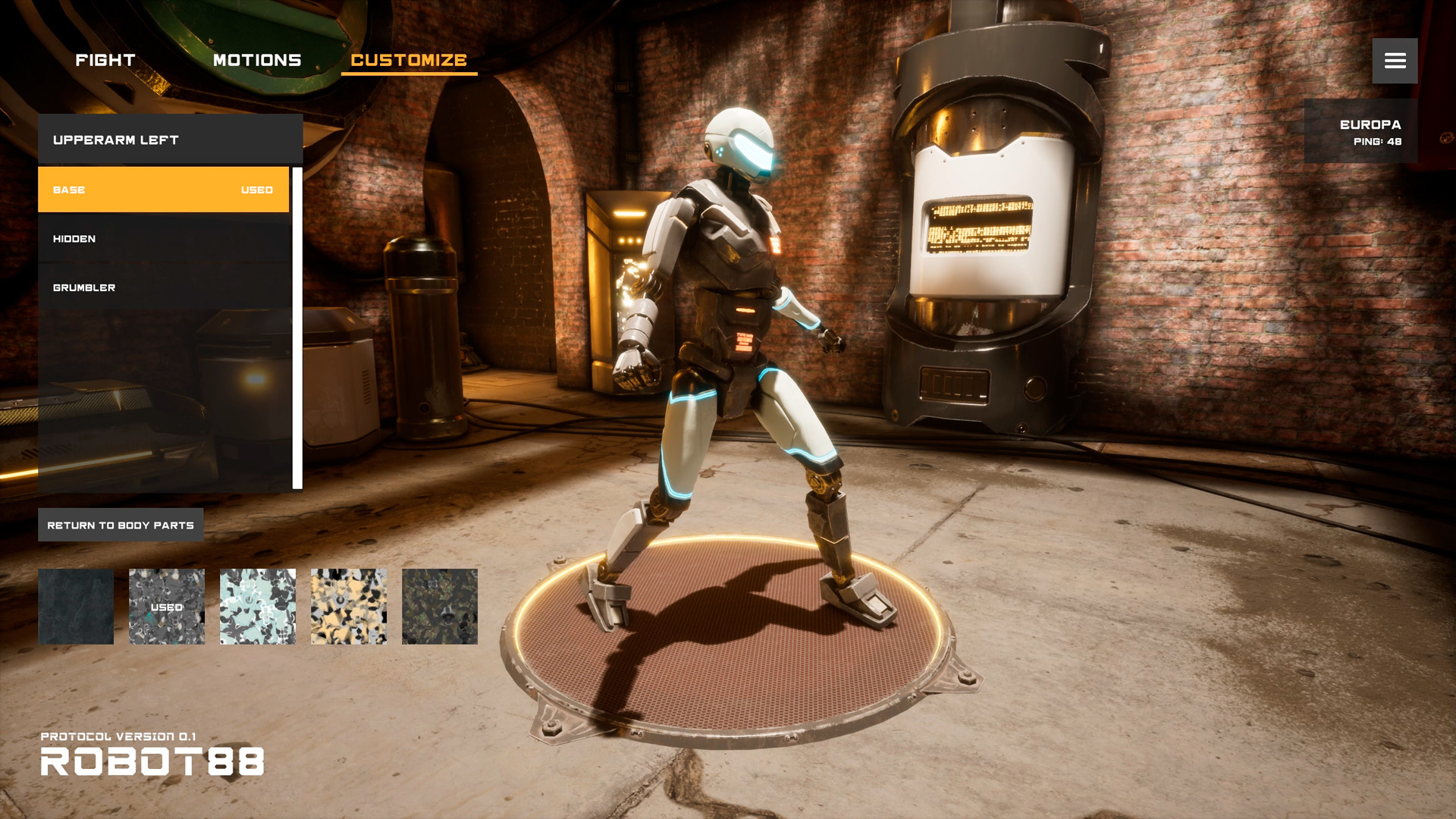Select the BASE skin marked USED

click(163, 190)
